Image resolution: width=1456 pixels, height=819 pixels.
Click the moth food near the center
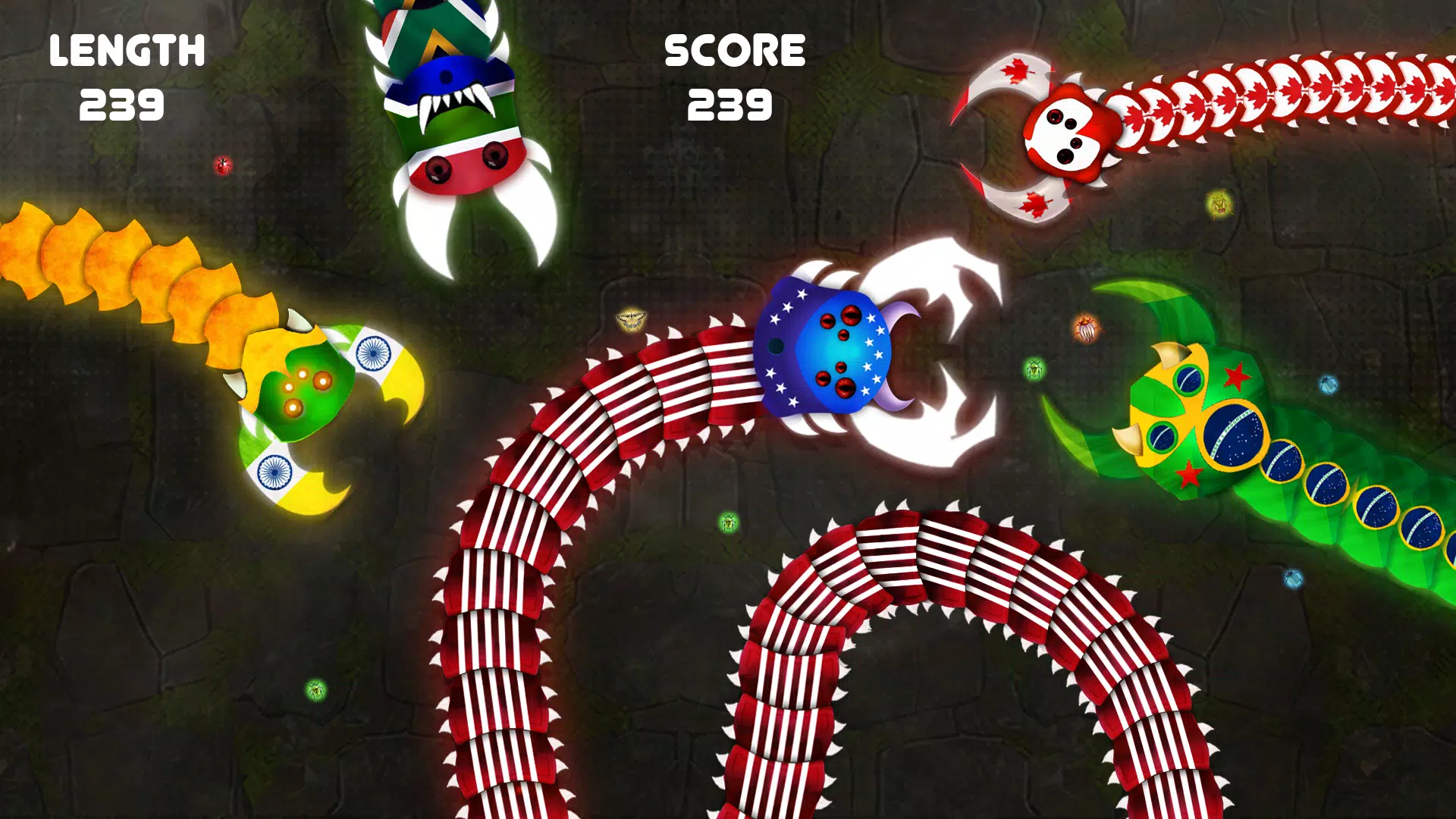pos(630,320)
